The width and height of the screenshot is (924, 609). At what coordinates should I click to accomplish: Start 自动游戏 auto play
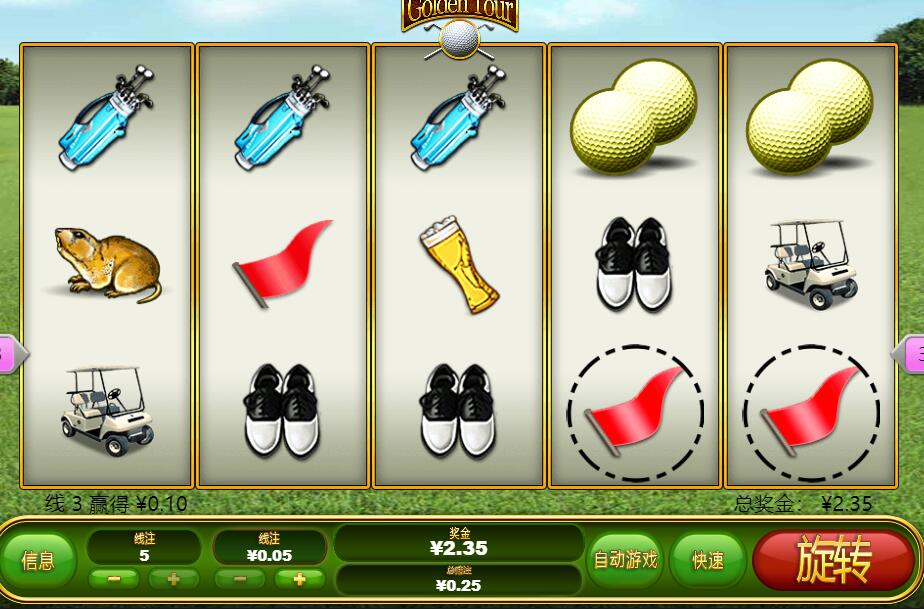pyautogui.click(x=626, y=560)
